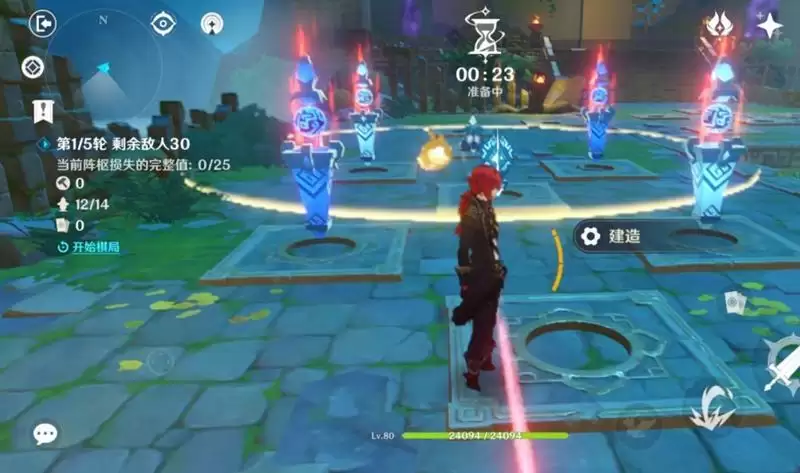This screenshot has height=473, width=800.
Task: Click the flame crest icon at top right
Action: click(x=717, y=25)
